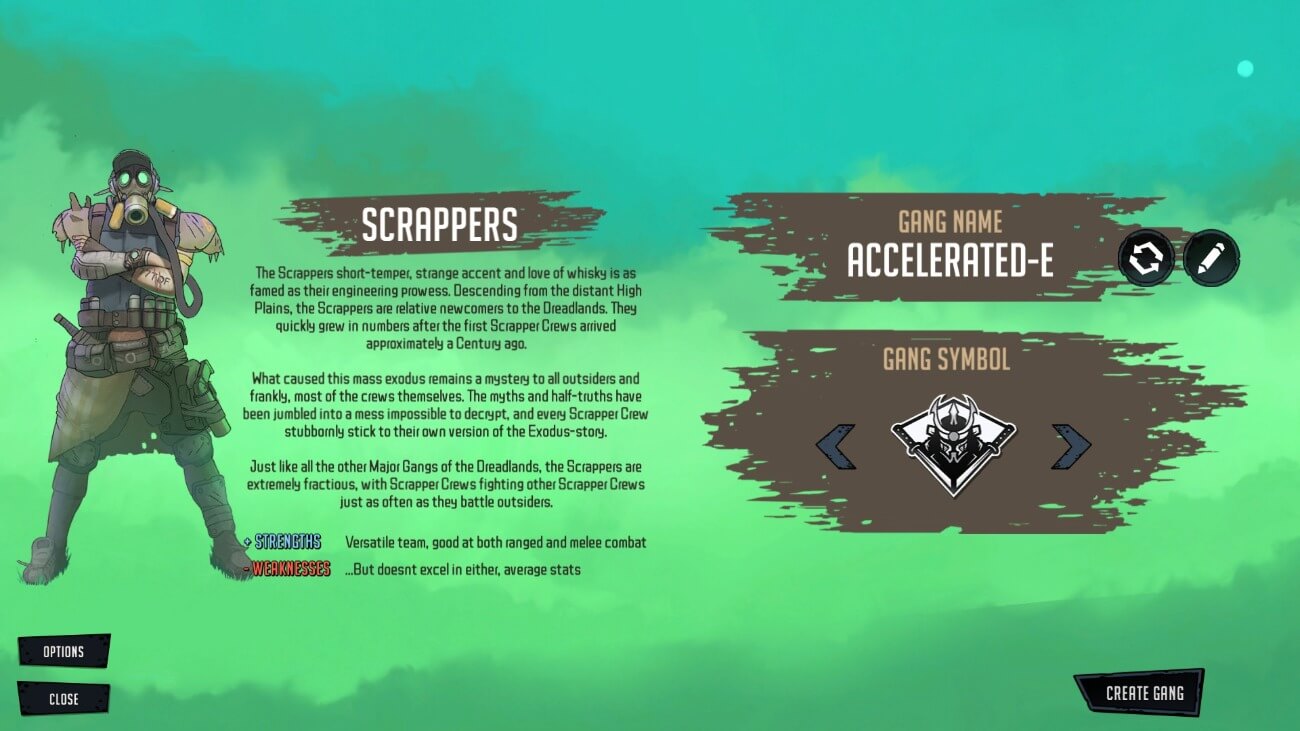Show the next gang symbol

(x=1070, y=446)
